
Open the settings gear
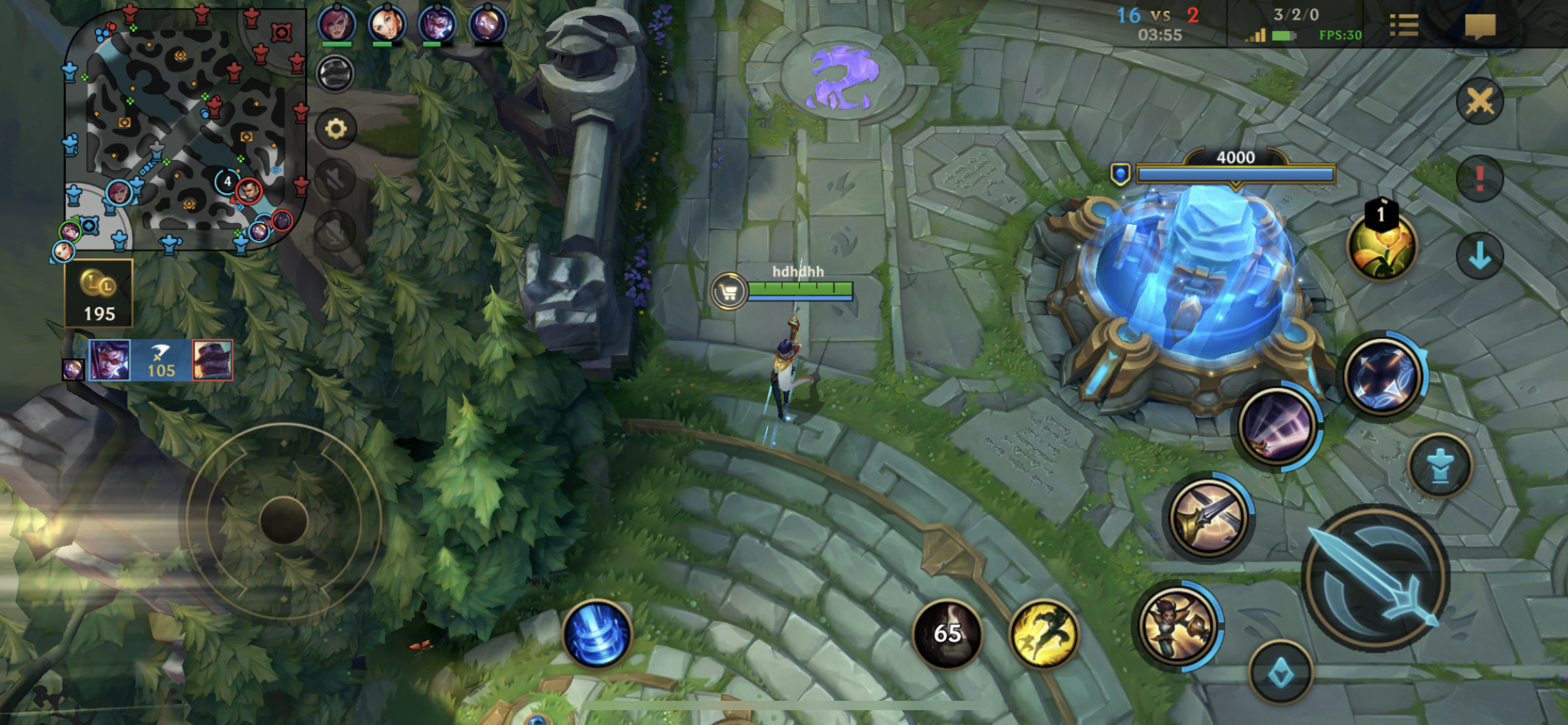(336, 129)
